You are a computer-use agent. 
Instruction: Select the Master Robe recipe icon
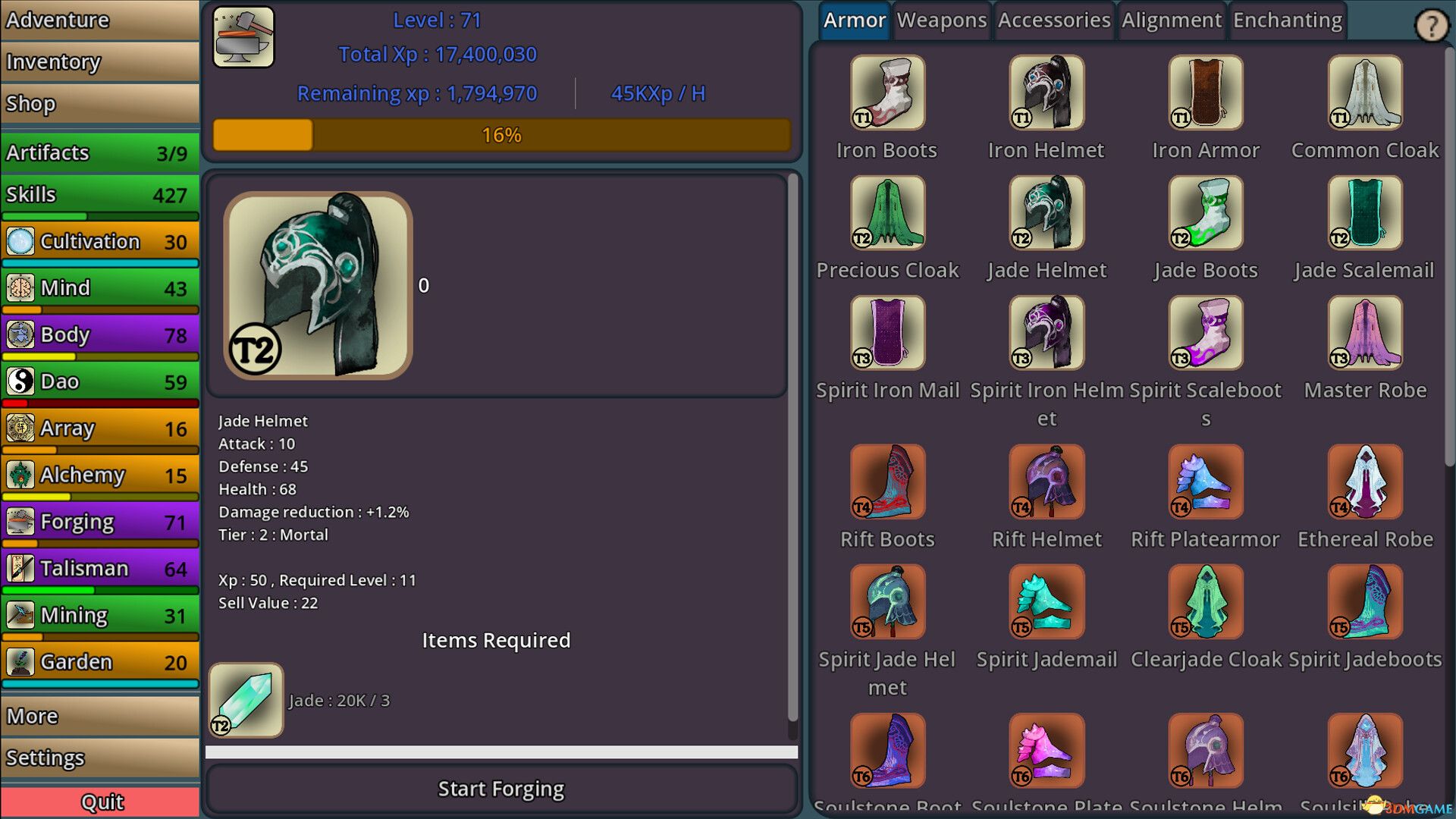pos(1364,332)
